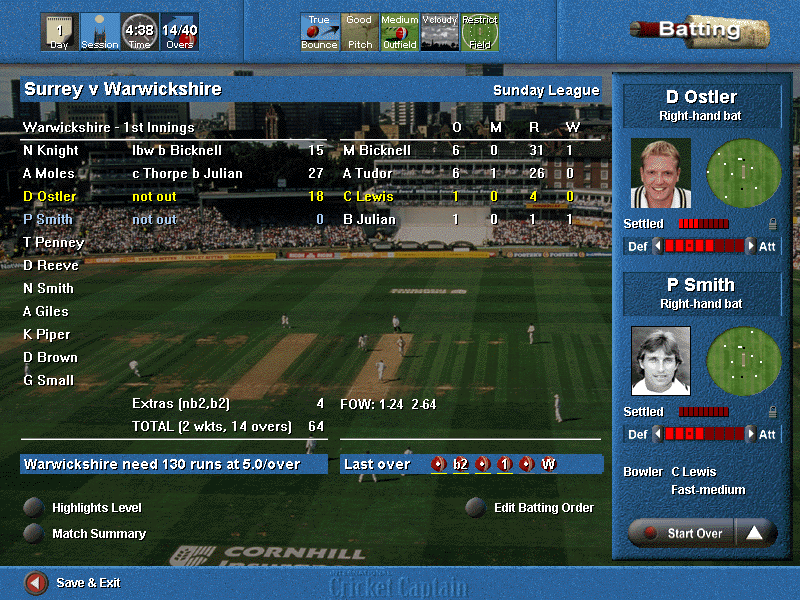Increase P Smith's aggression toward Att
The width and height of the screenshot is (800, 600).
pos(751,434)
